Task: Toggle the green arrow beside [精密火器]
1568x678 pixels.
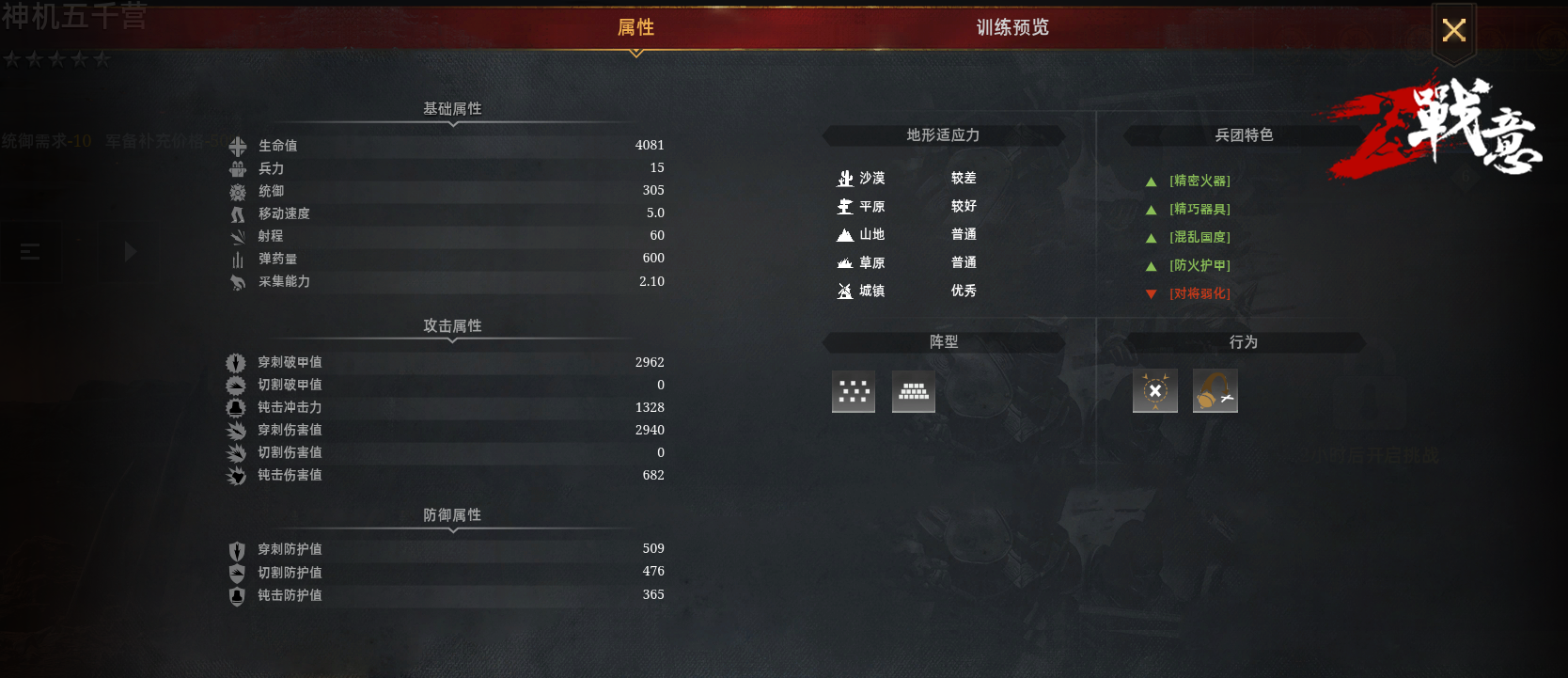Action: tap(1151, 181)
